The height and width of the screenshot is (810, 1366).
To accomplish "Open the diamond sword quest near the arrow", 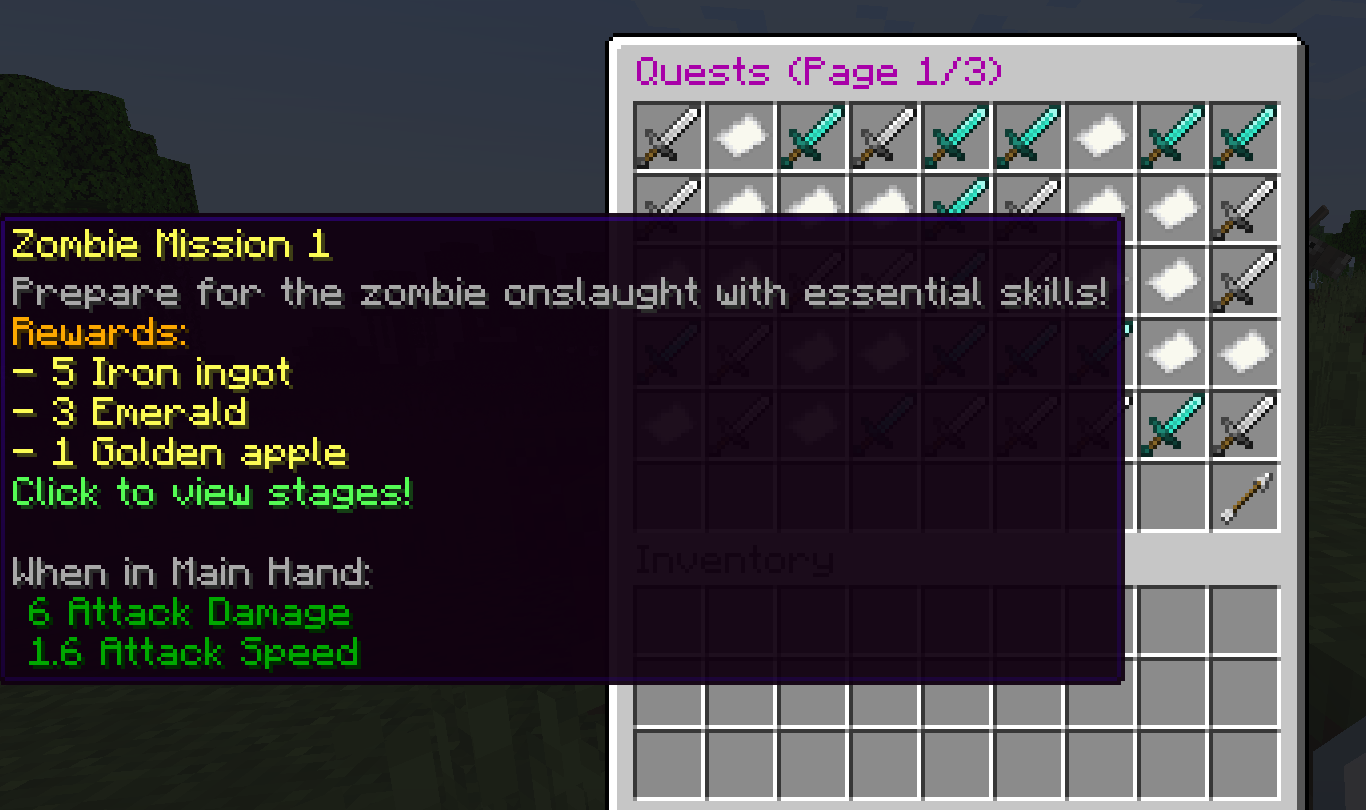I will tap(1172, 423).
